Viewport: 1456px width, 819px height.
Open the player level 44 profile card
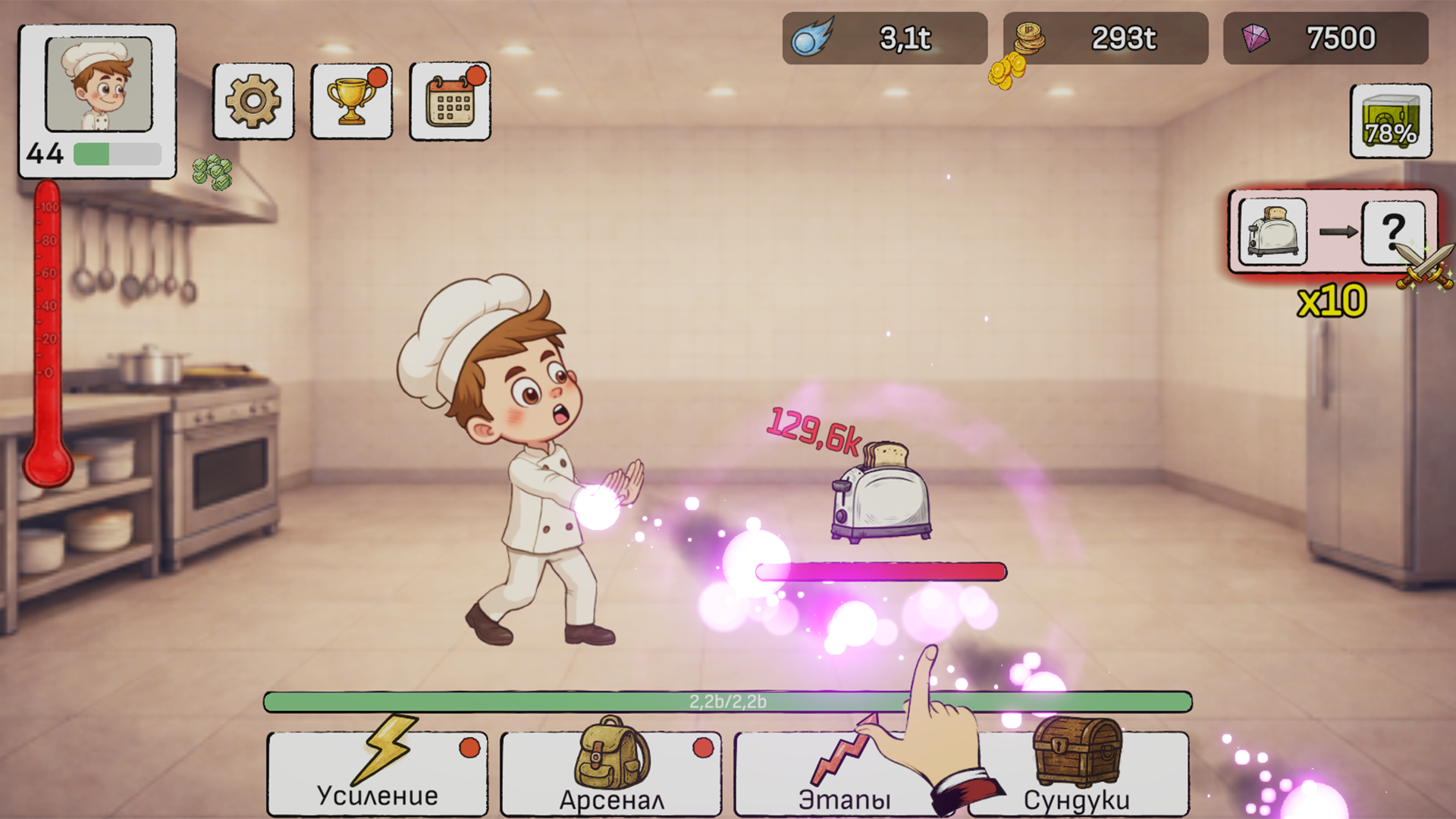point(96,99)
